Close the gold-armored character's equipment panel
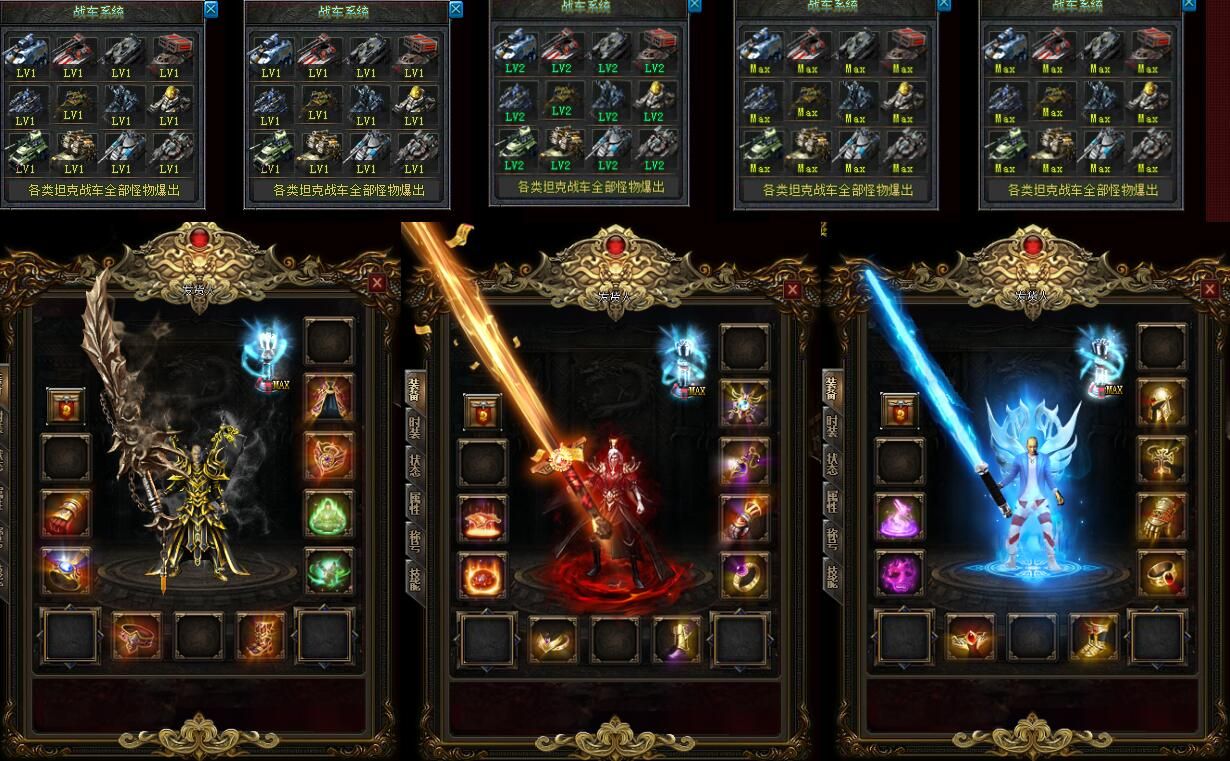The image size is (1230, 761). (377, 283)
